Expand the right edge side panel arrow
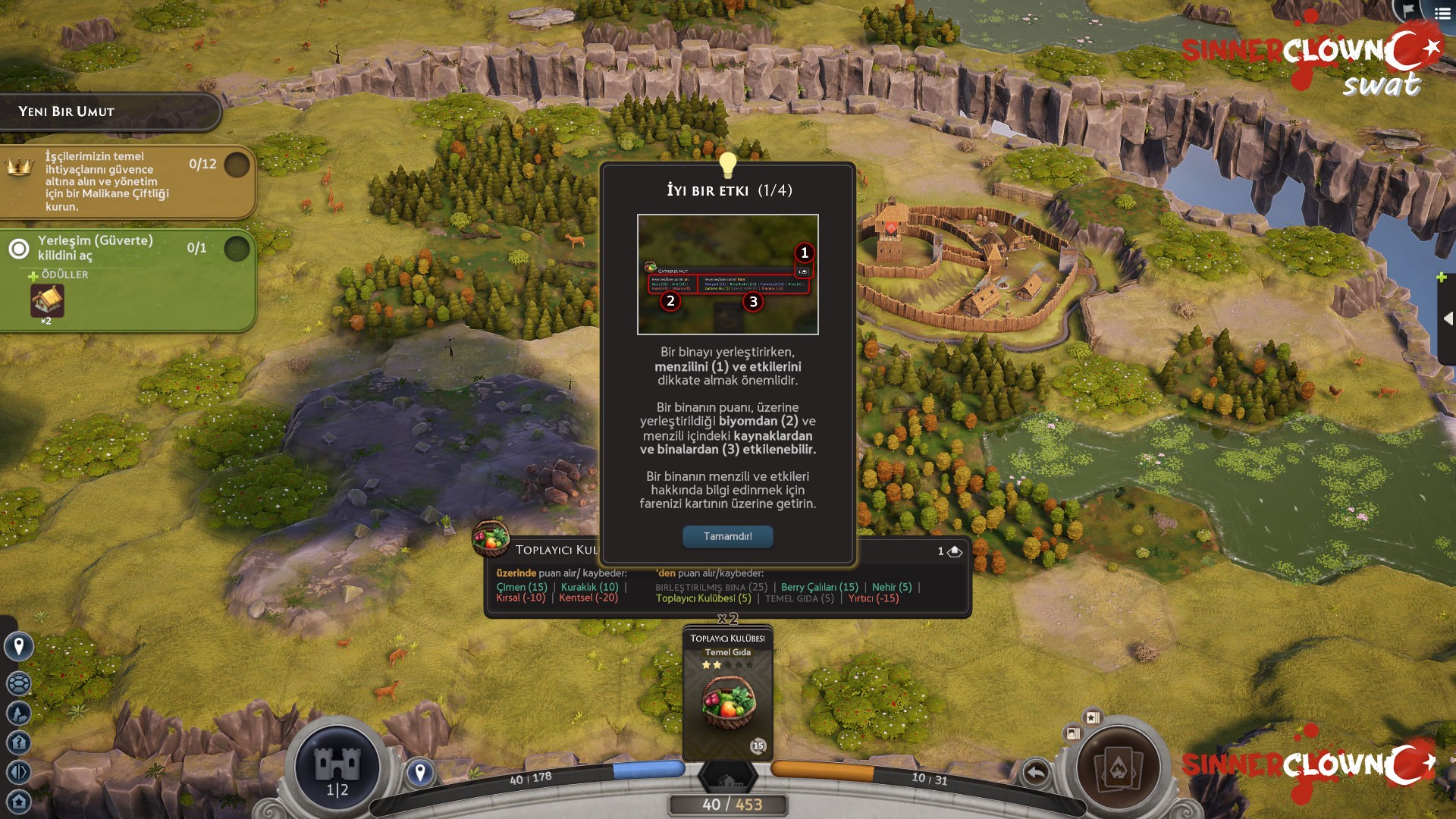The width and height of the screenshot is (1456, 819). pos(1448,318)
